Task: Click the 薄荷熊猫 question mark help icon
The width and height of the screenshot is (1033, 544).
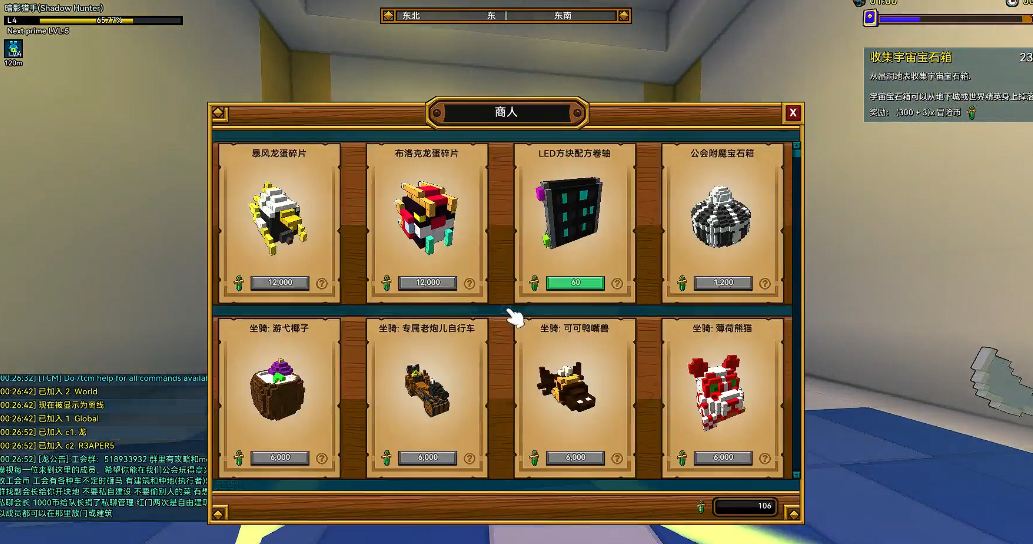Action: coord(766,457)
